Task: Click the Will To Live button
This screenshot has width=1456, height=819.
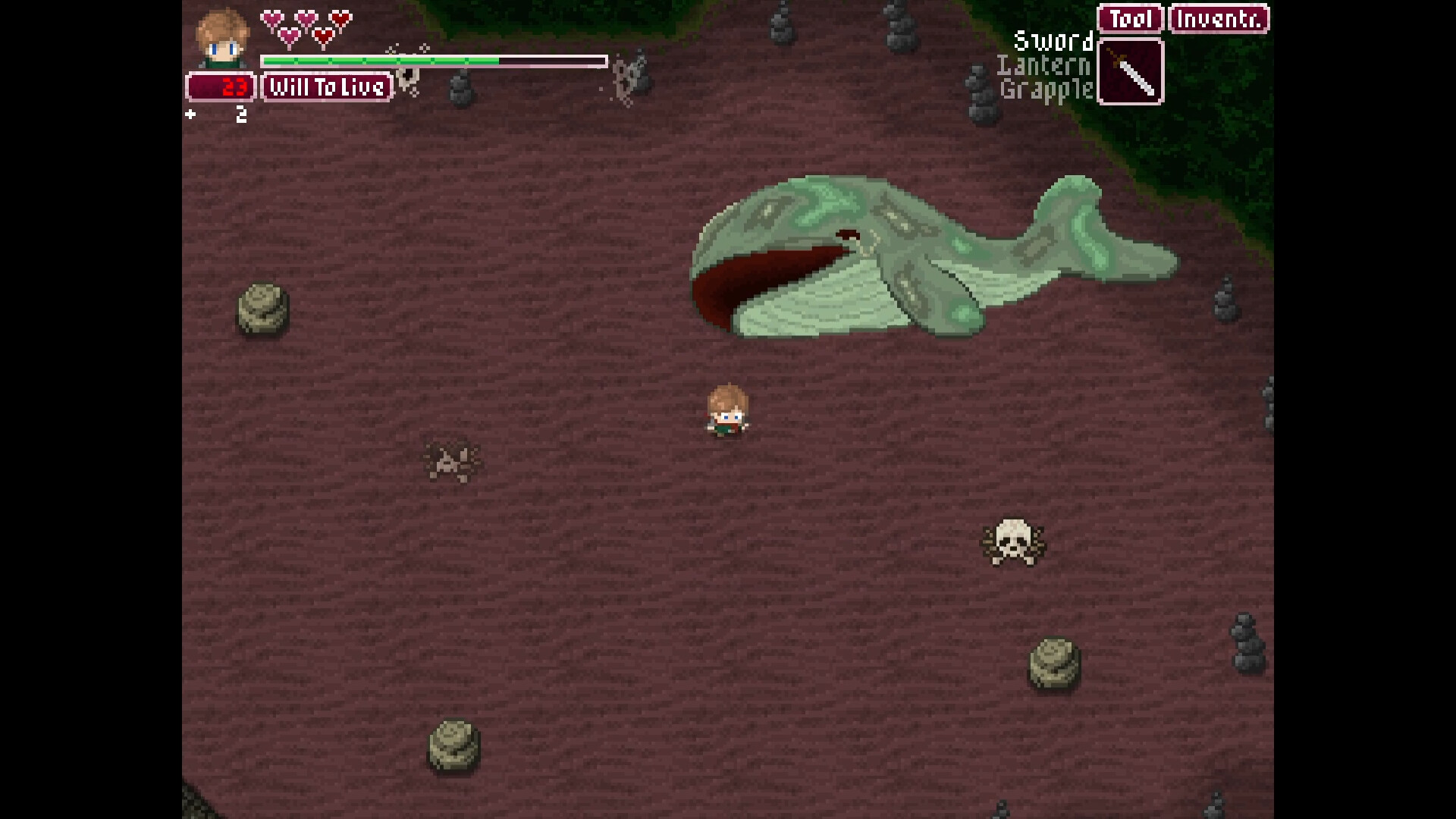Action: pyautogui.click(x=327, y=87)
